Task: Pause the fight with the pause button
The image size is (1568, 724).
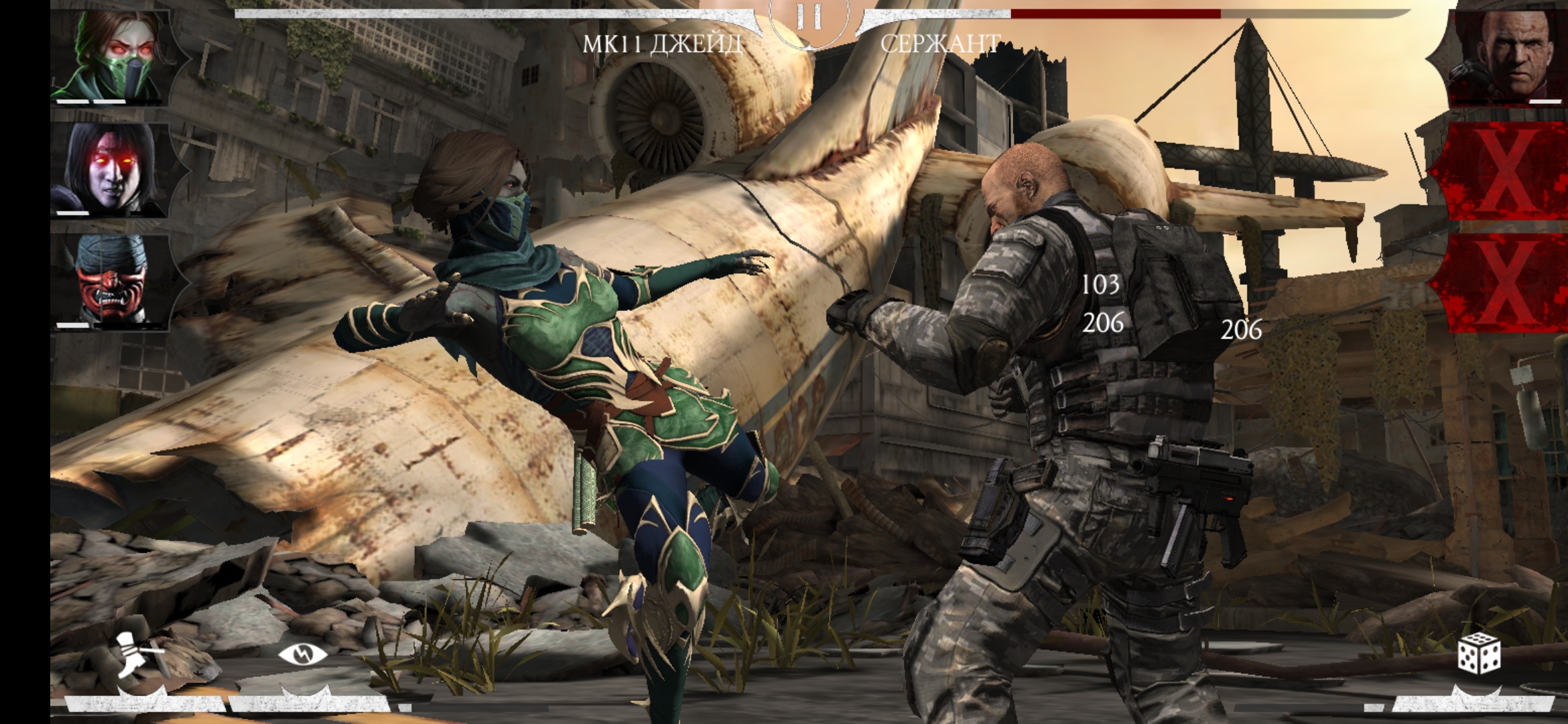Action: point(809,18)
